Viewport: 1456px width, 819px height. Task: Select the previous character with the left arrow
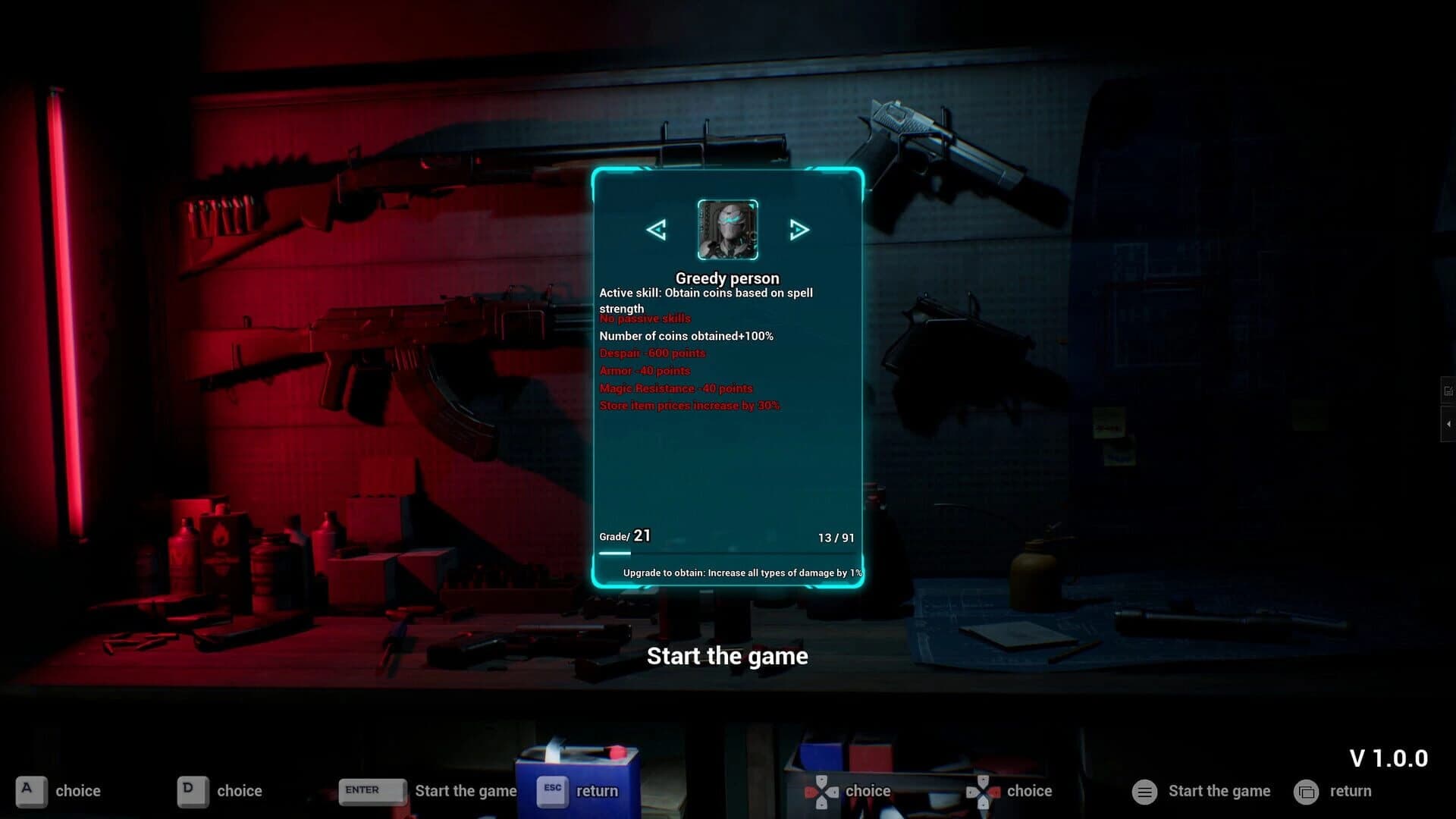(657, 229)
